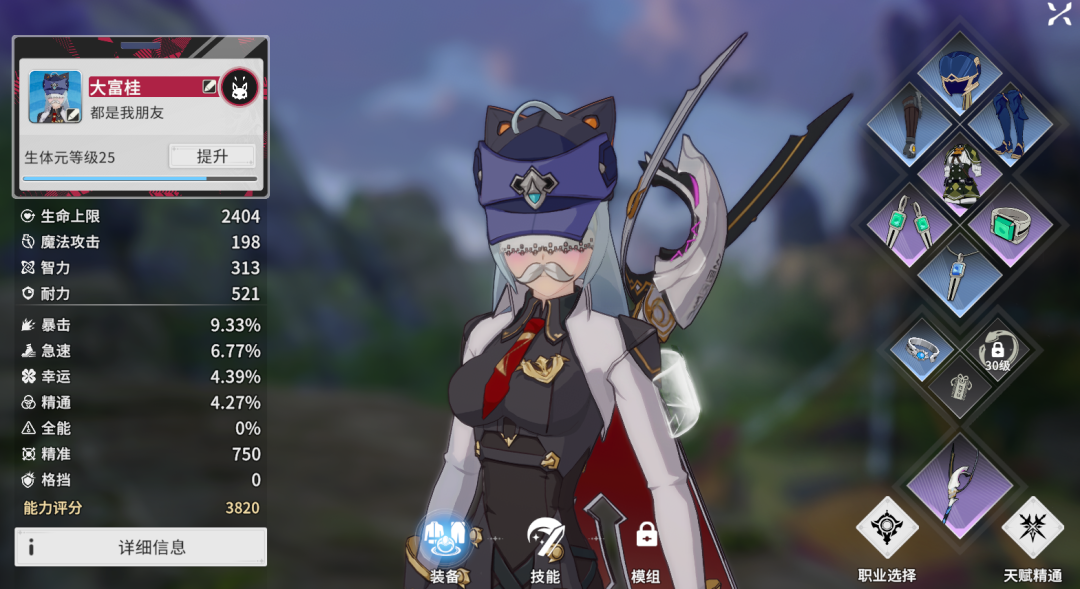
Task: Open 职业选择 class selection
Action: 887,537
